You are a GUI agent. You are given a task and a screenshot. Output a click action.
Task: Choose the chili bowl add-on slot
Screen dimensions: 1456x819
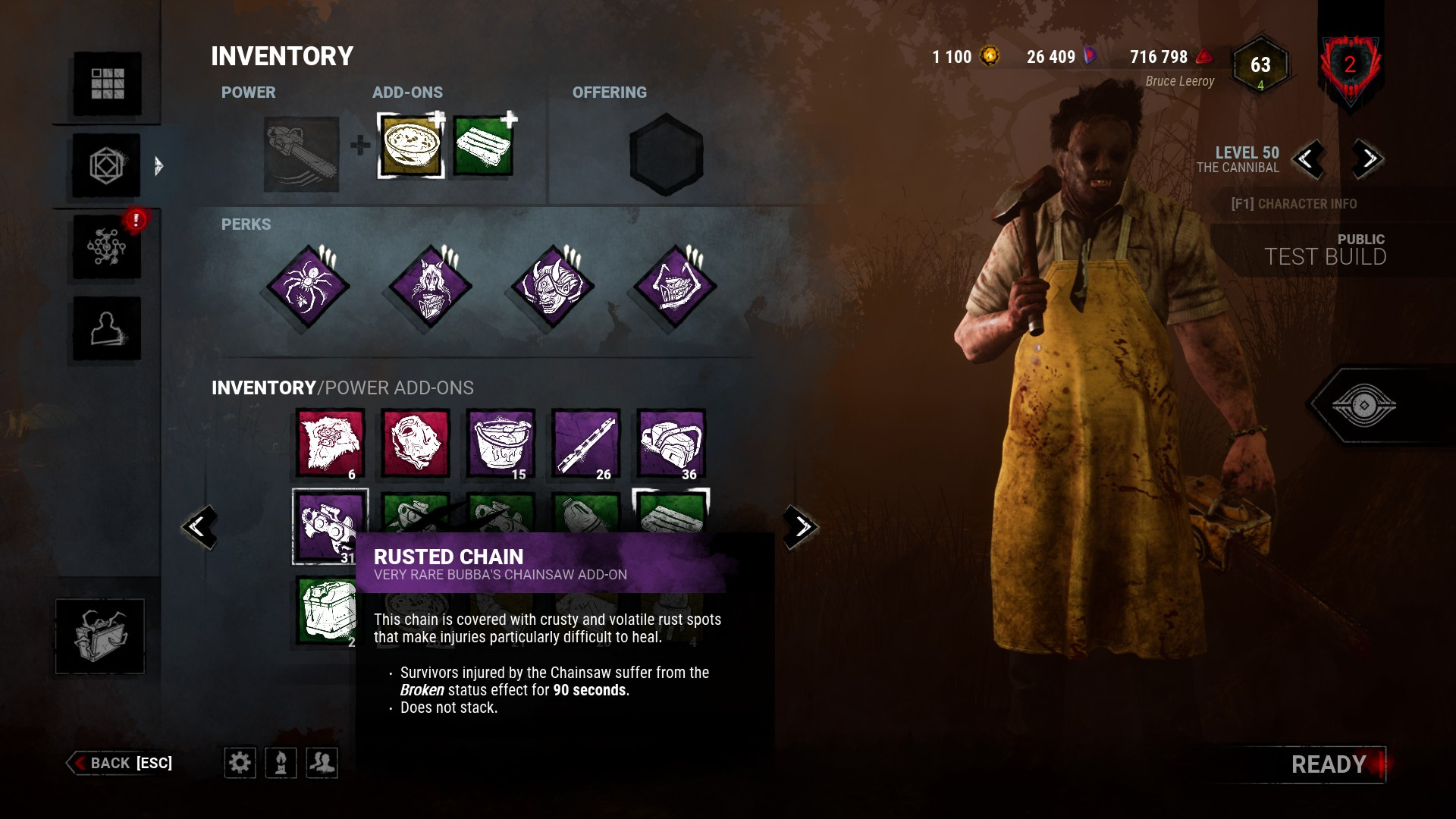pyautogui.click(x=410, y=146)
